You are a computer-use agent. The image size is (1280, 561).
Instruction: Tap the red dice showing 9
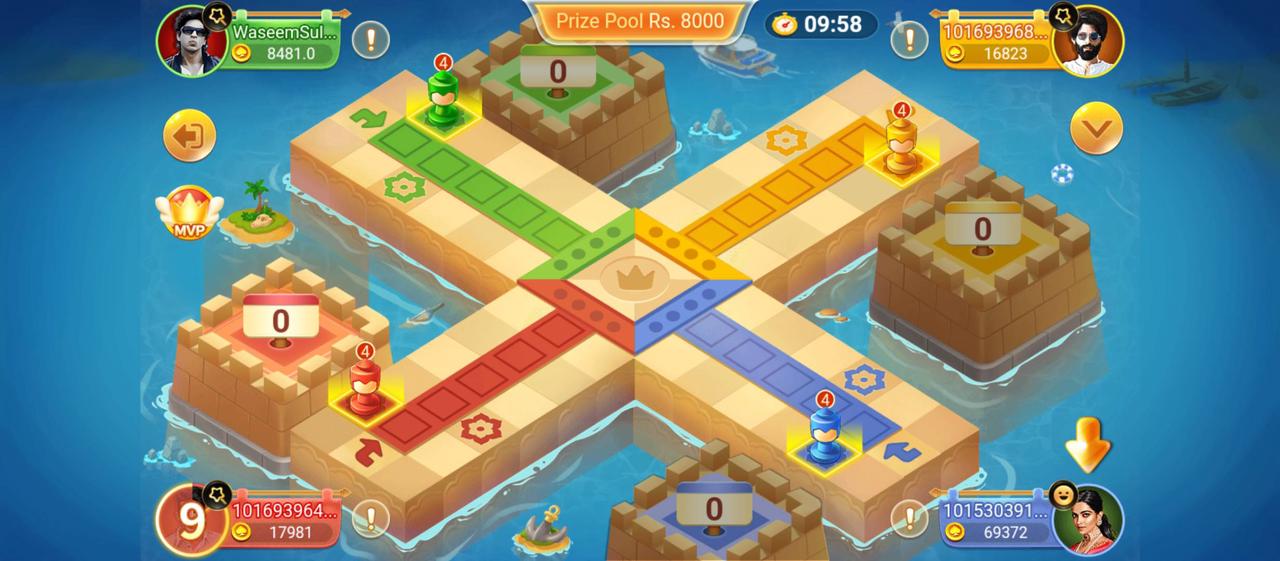189,521
